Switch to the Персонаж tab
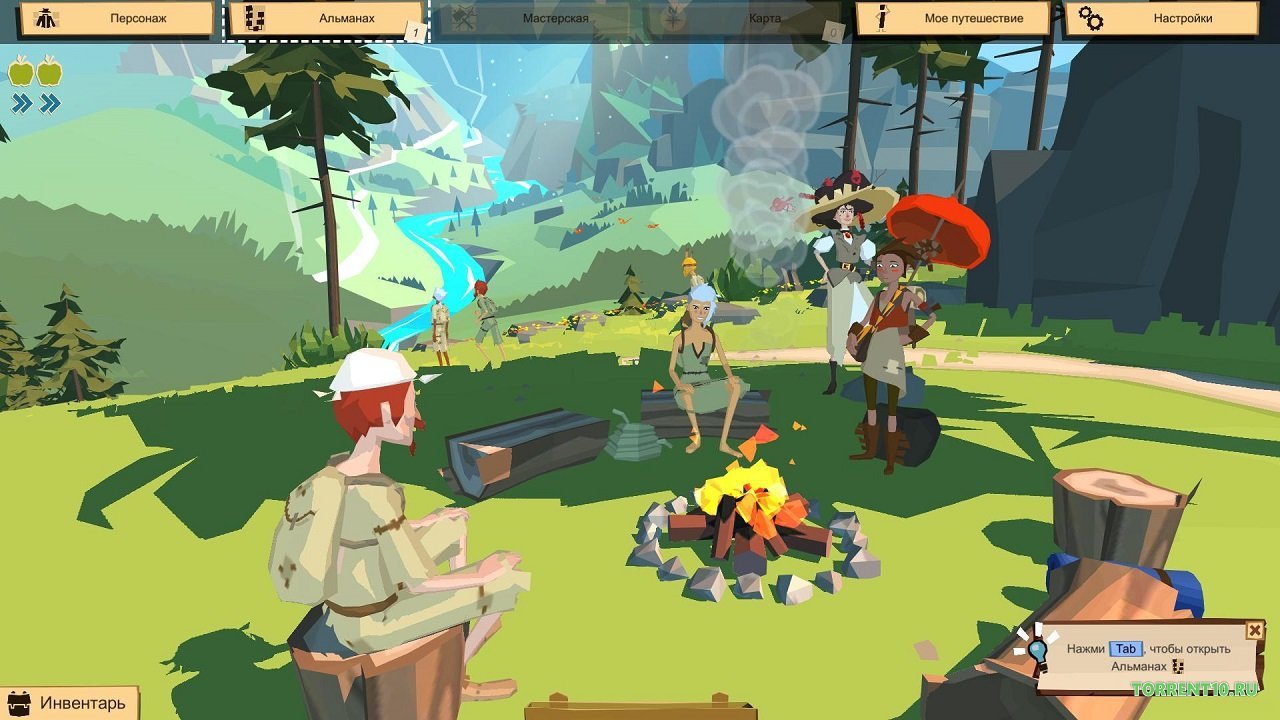This screenshot has width=1280, height=720. [x=120, y=17]
